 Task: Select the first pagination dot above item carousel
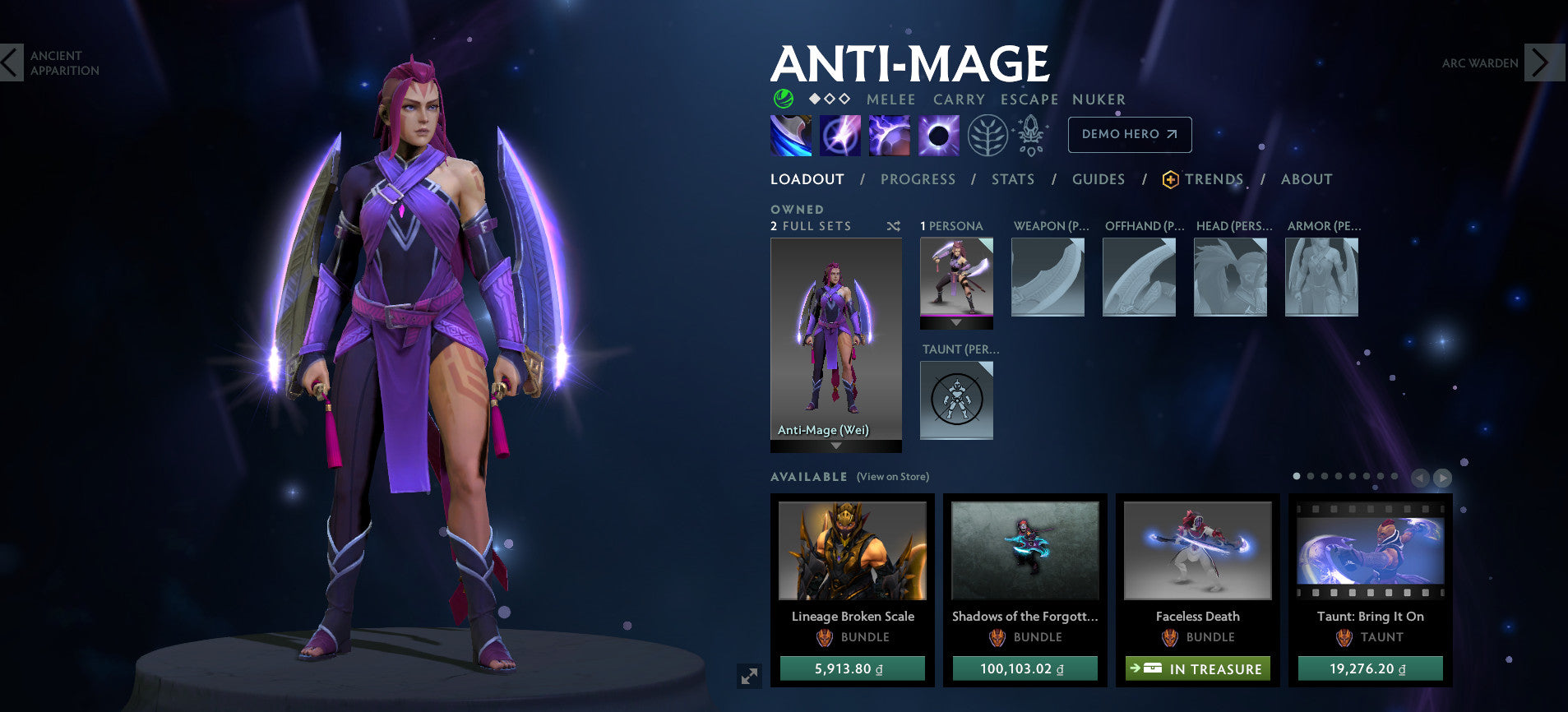(1297, 477)
